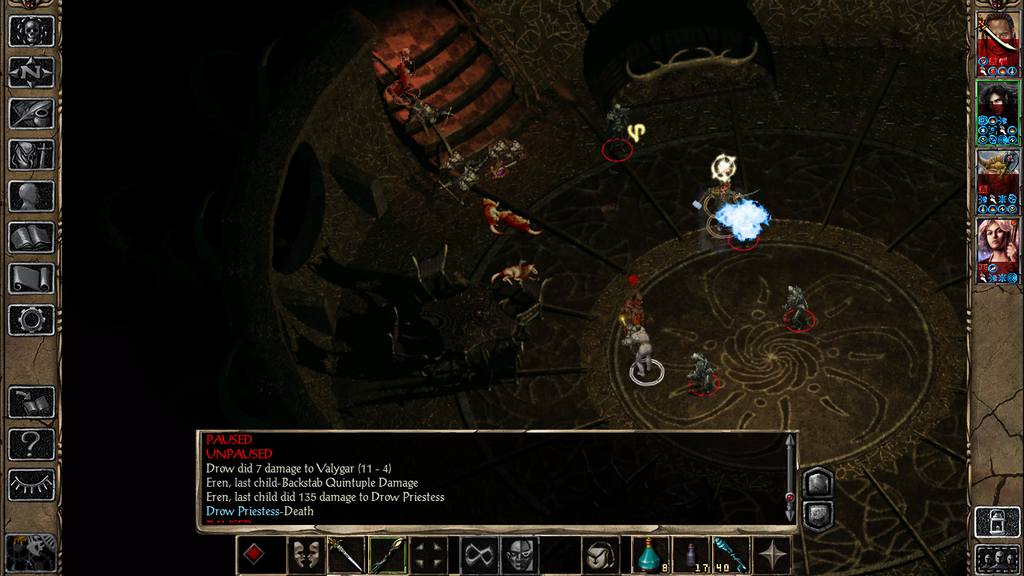Image resolution: width=1024 pixels, height=576 pixels.
Task: Use the teal potion quick item
Action: (x=650, y=555)
